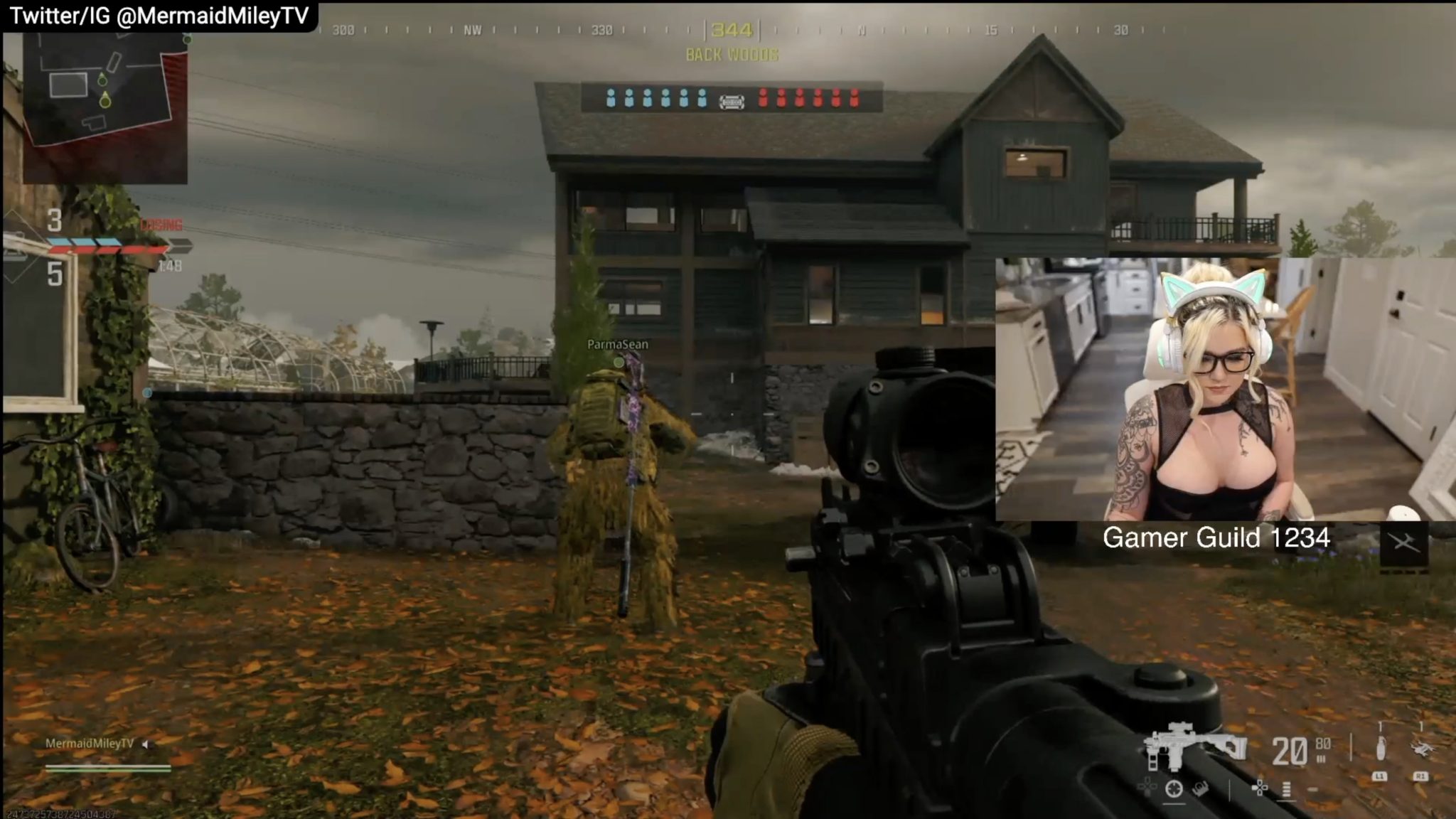This screenshot has height=819, width=1456.
Task: Select the streamer webcam overlay
Action: click(1224, 389)
